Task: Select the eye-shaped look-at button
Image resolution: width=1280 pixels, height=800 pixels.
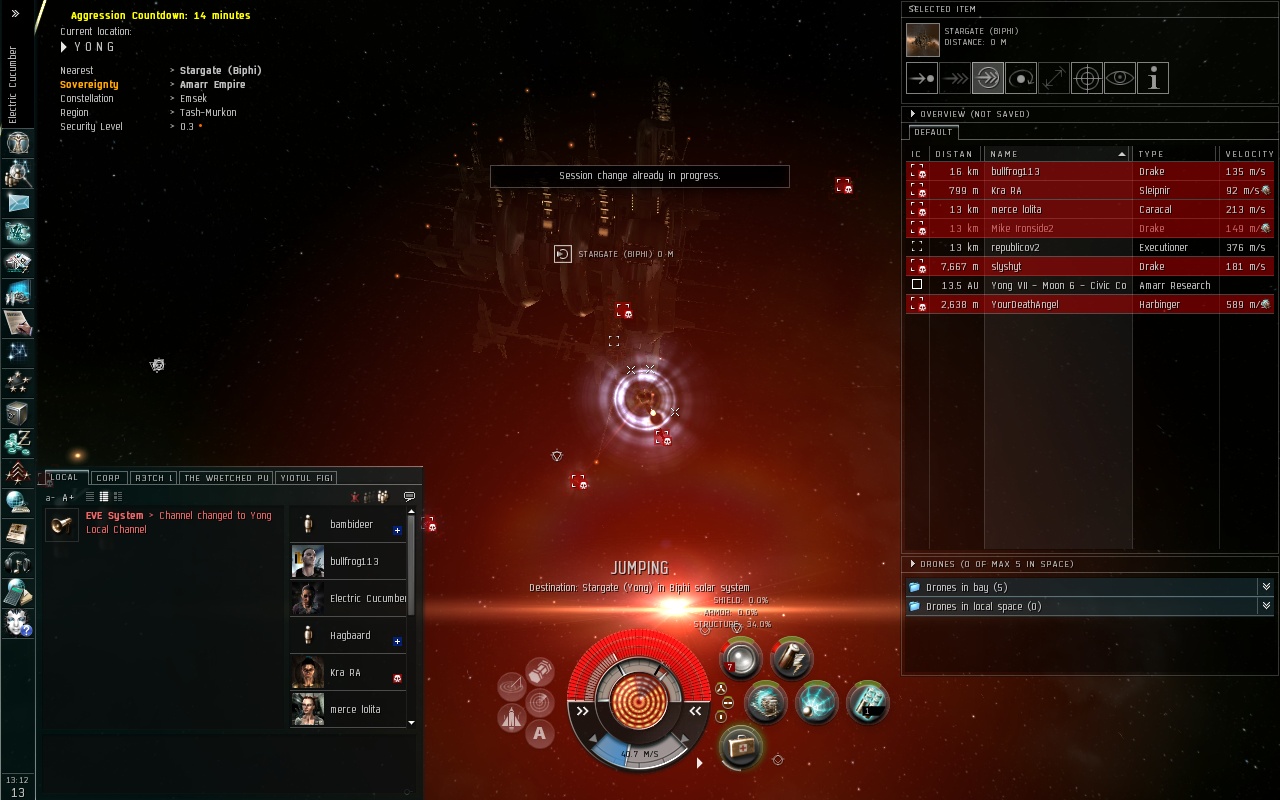Action: coord(1119,78)
